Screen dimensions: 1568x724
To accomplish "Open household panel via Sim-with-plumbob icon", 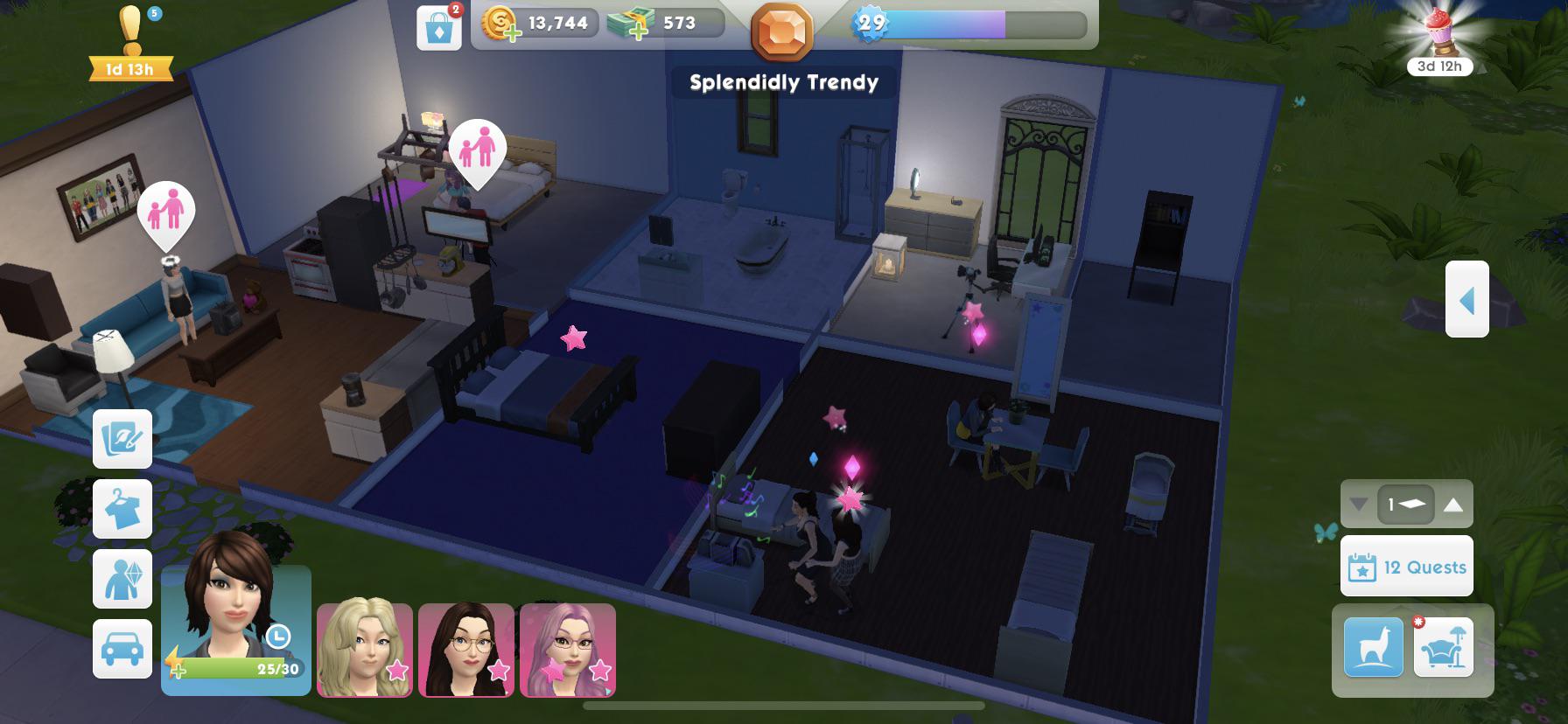I will pyautogui.click(x=122, y=581).
